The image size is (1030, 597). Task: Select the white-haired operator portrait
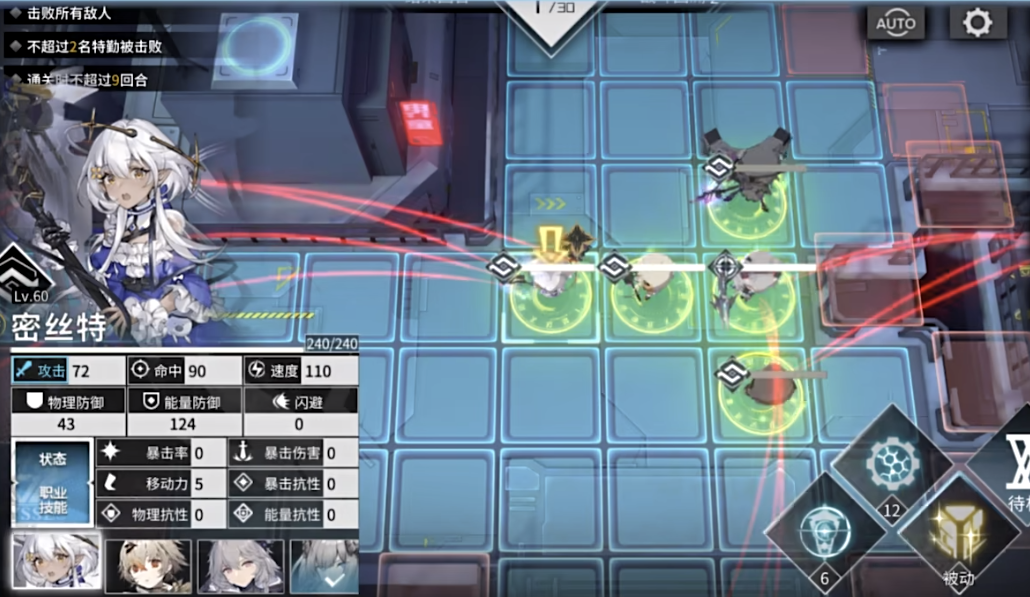pos(56,564)
